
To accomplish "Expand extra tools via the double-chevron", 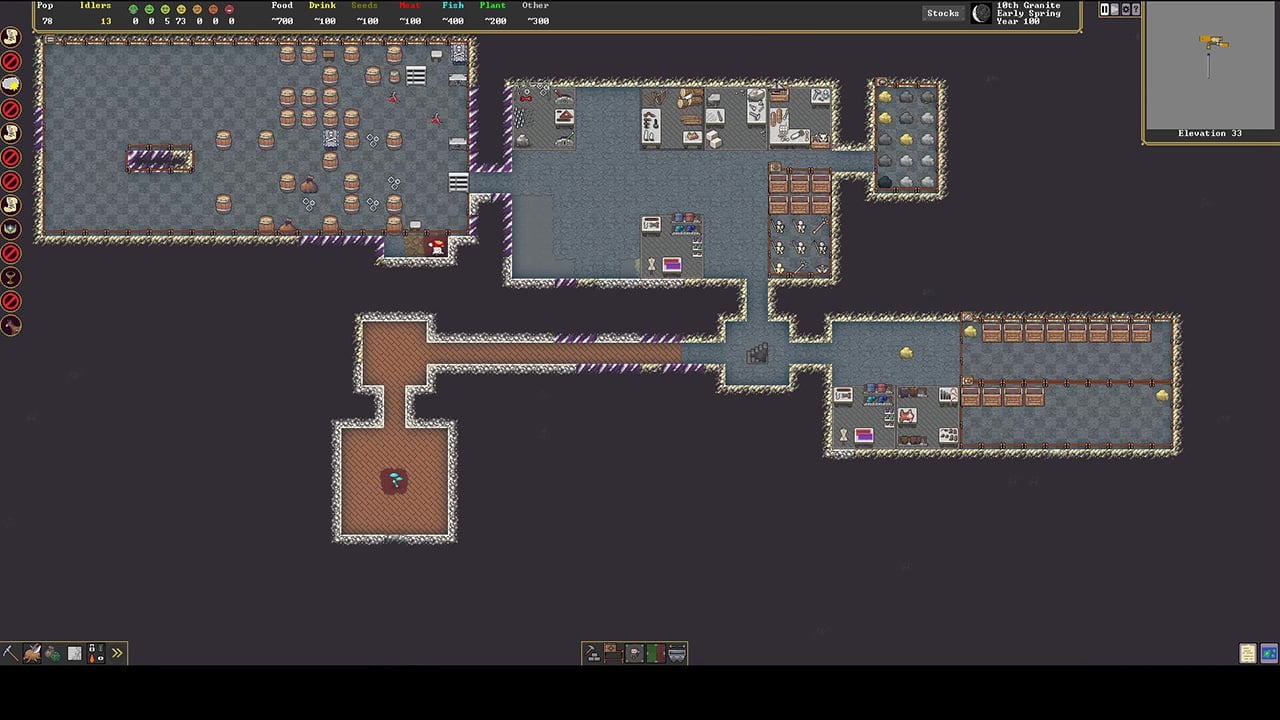I will (x=117, y=653).
